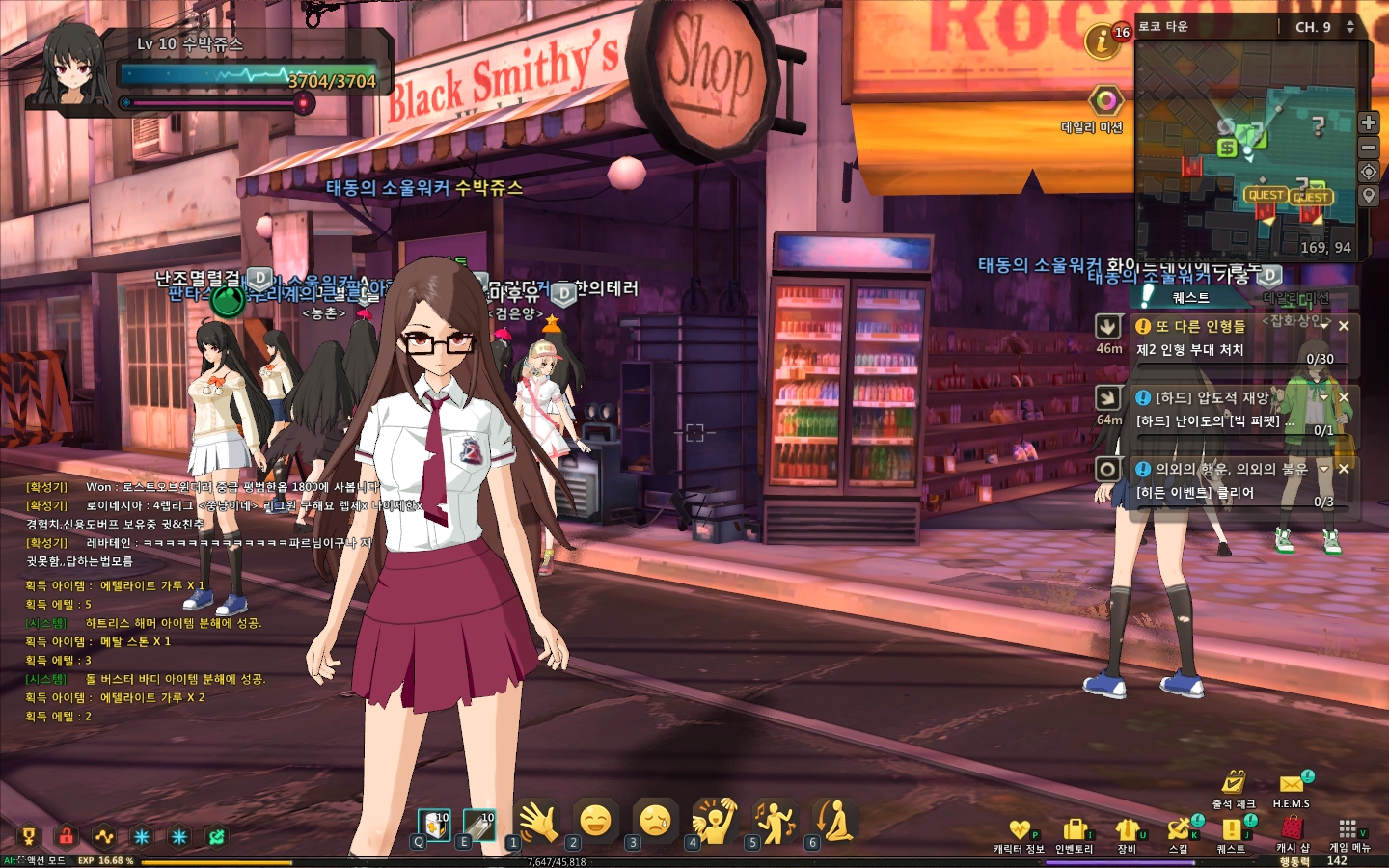Image resolution: width=1389 pixels, height=868 pixels.
Task: Open the H.E.M.S mail envelope
Action: 1292,784
